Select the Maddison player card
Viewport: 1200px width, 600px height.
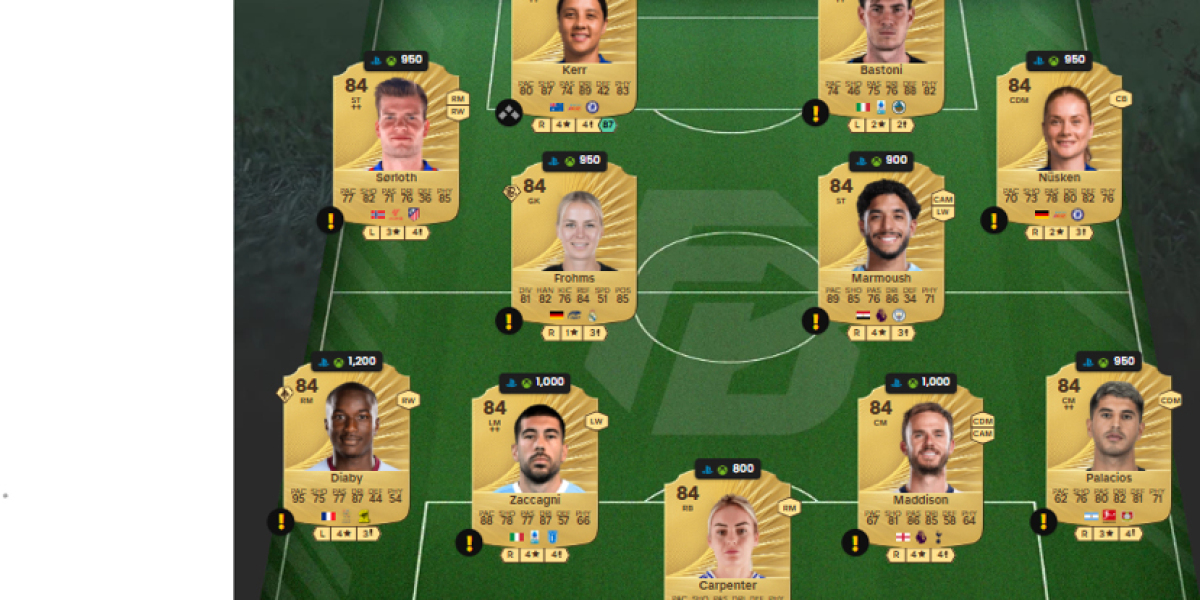click(x=920, y=462)
